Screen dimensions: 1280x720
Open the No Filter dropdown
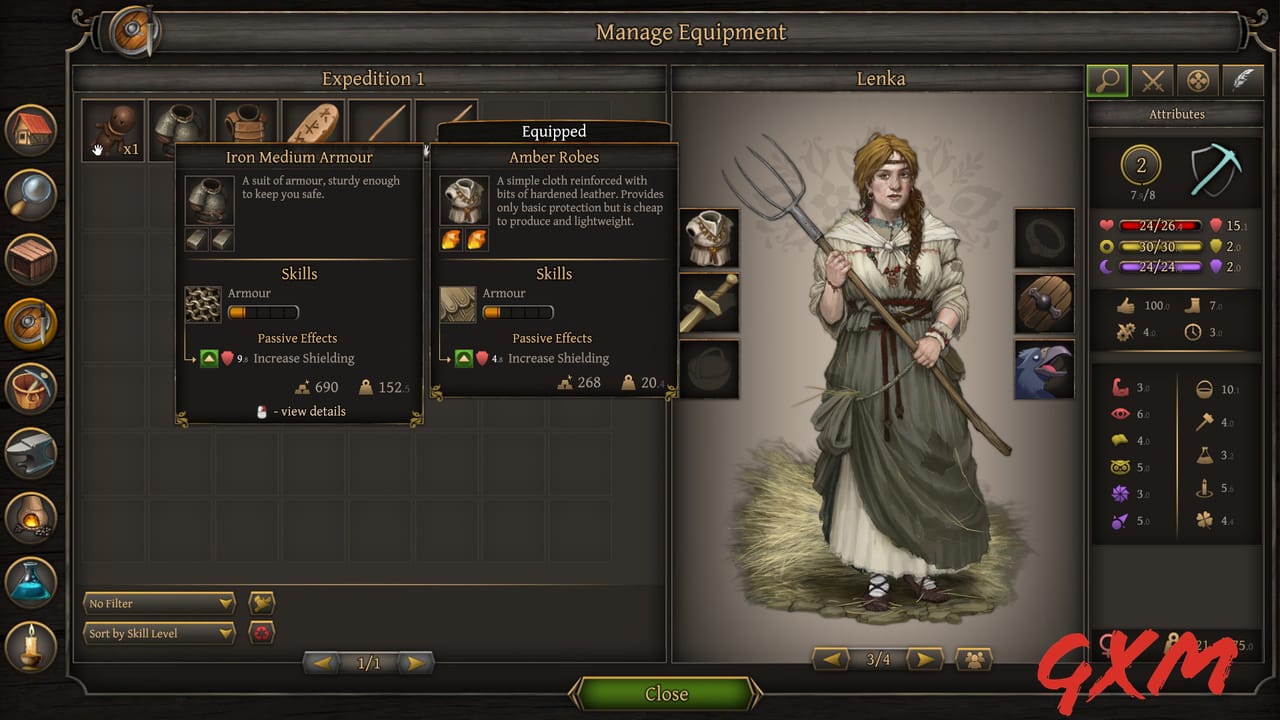(x=159, y=603)
